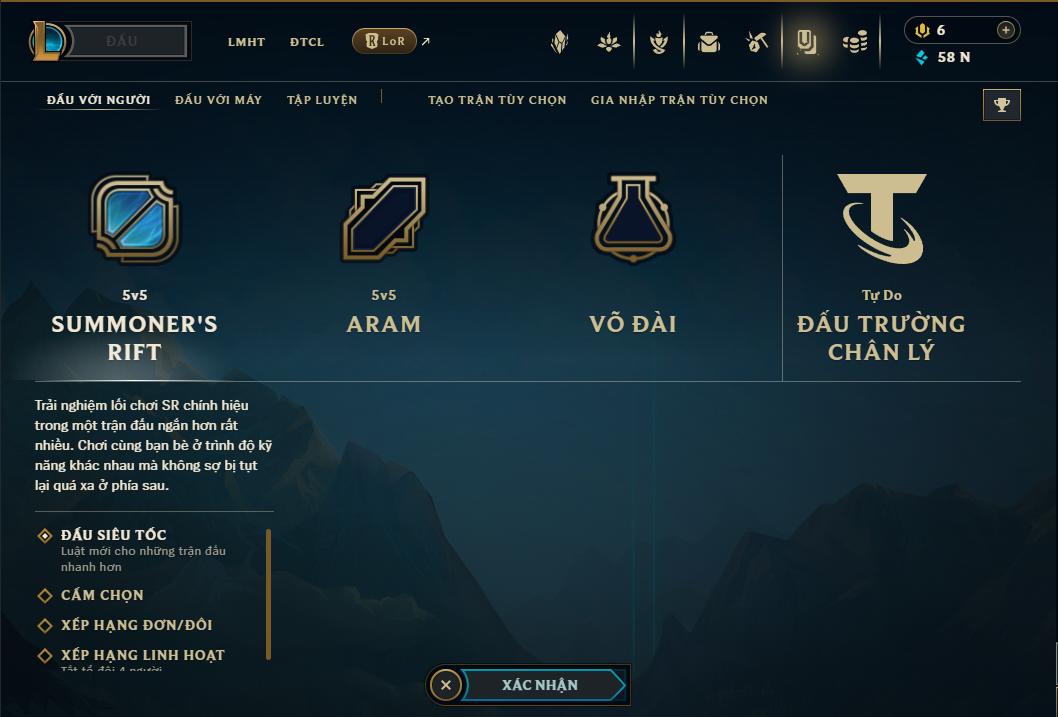Open TẠO TRẬN TÙY CHỌN

point(497,100)
